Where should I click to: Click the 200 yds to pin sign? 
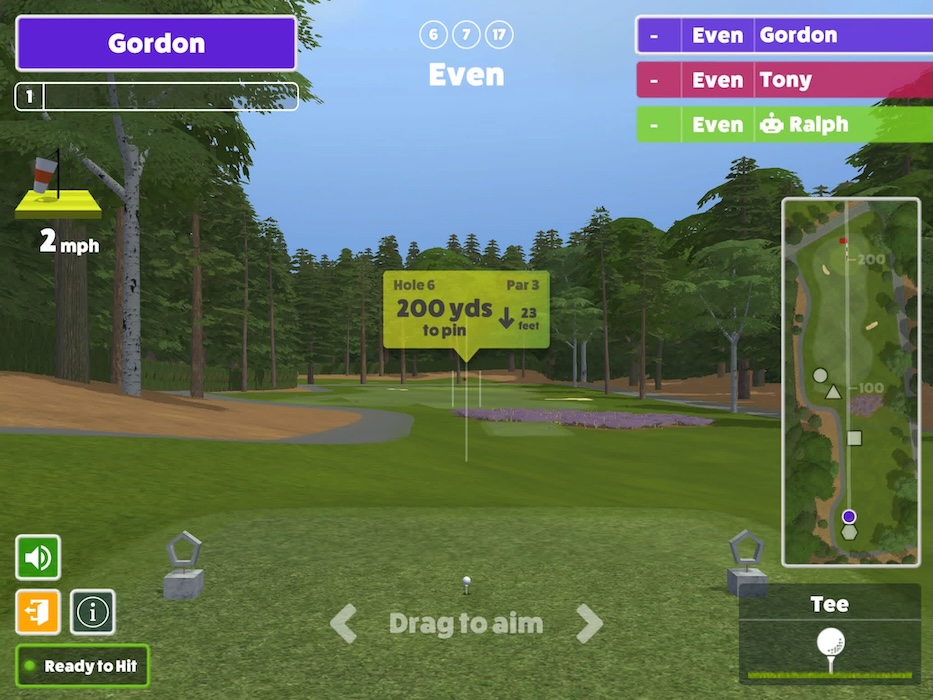coord(466,309)
